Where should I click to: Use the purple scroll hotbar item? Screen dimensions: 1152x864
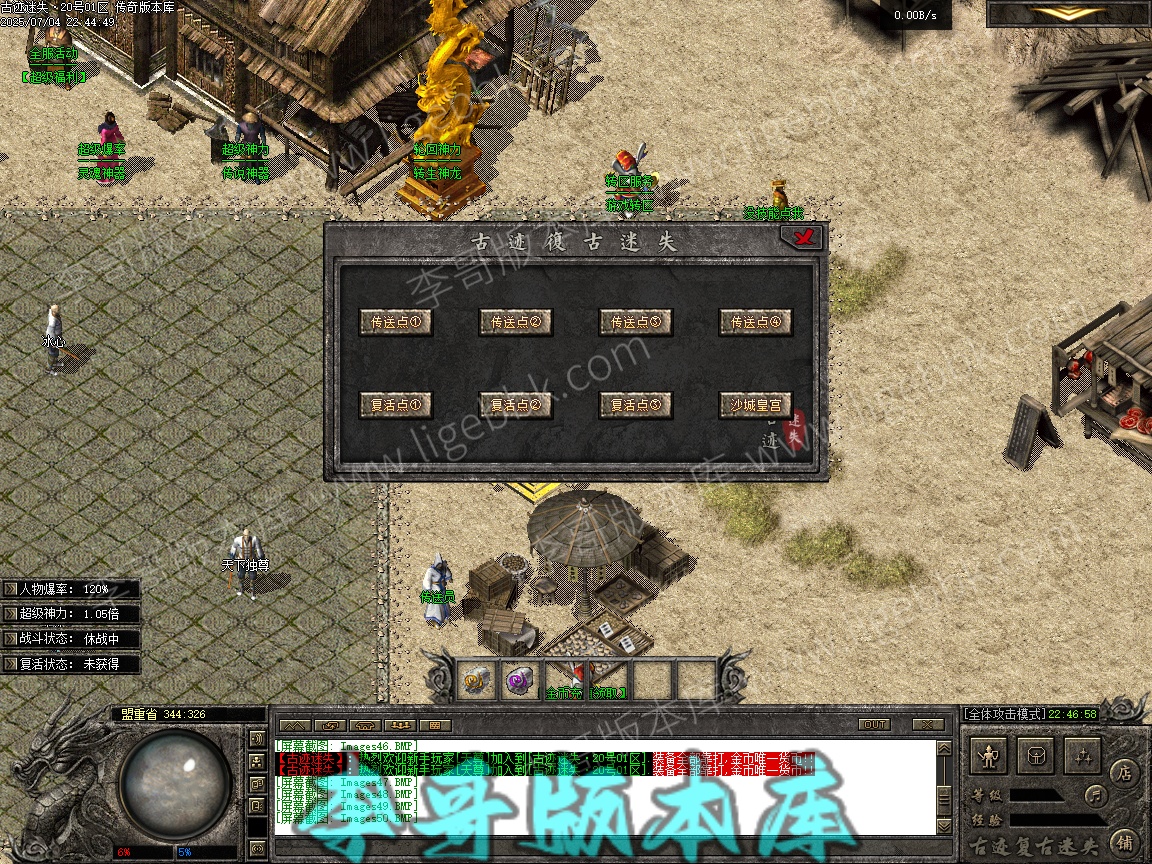pyautogui.click(x=518, y=680)
